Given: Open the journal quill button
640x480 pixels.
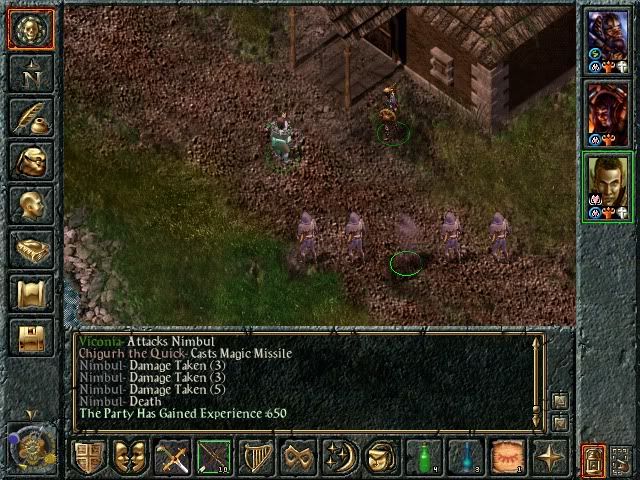Looking at the screenshot, I should coord(30,117).
